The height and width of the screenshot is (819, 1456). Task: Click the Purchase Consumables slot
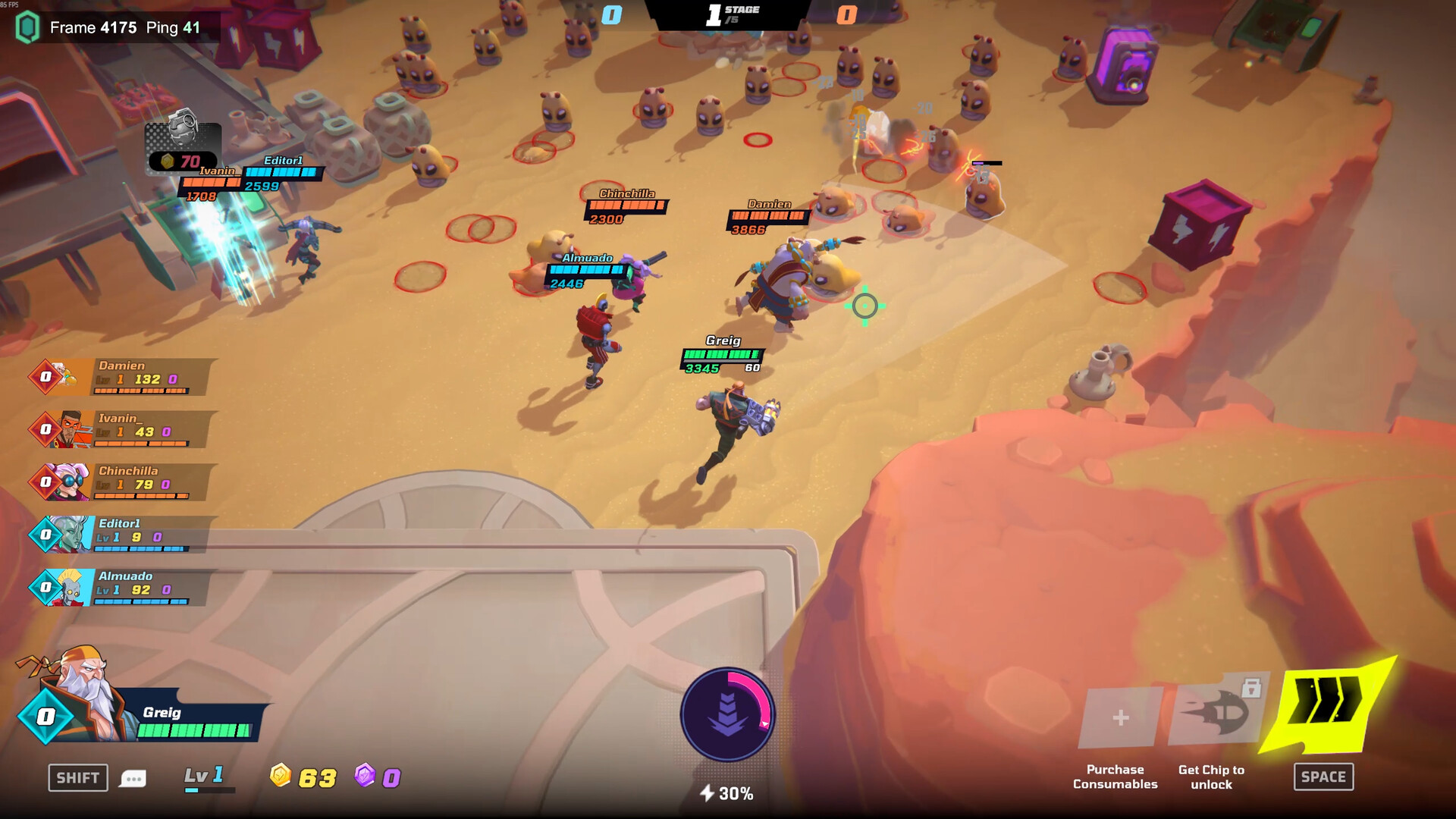(x=1113, y=716)
